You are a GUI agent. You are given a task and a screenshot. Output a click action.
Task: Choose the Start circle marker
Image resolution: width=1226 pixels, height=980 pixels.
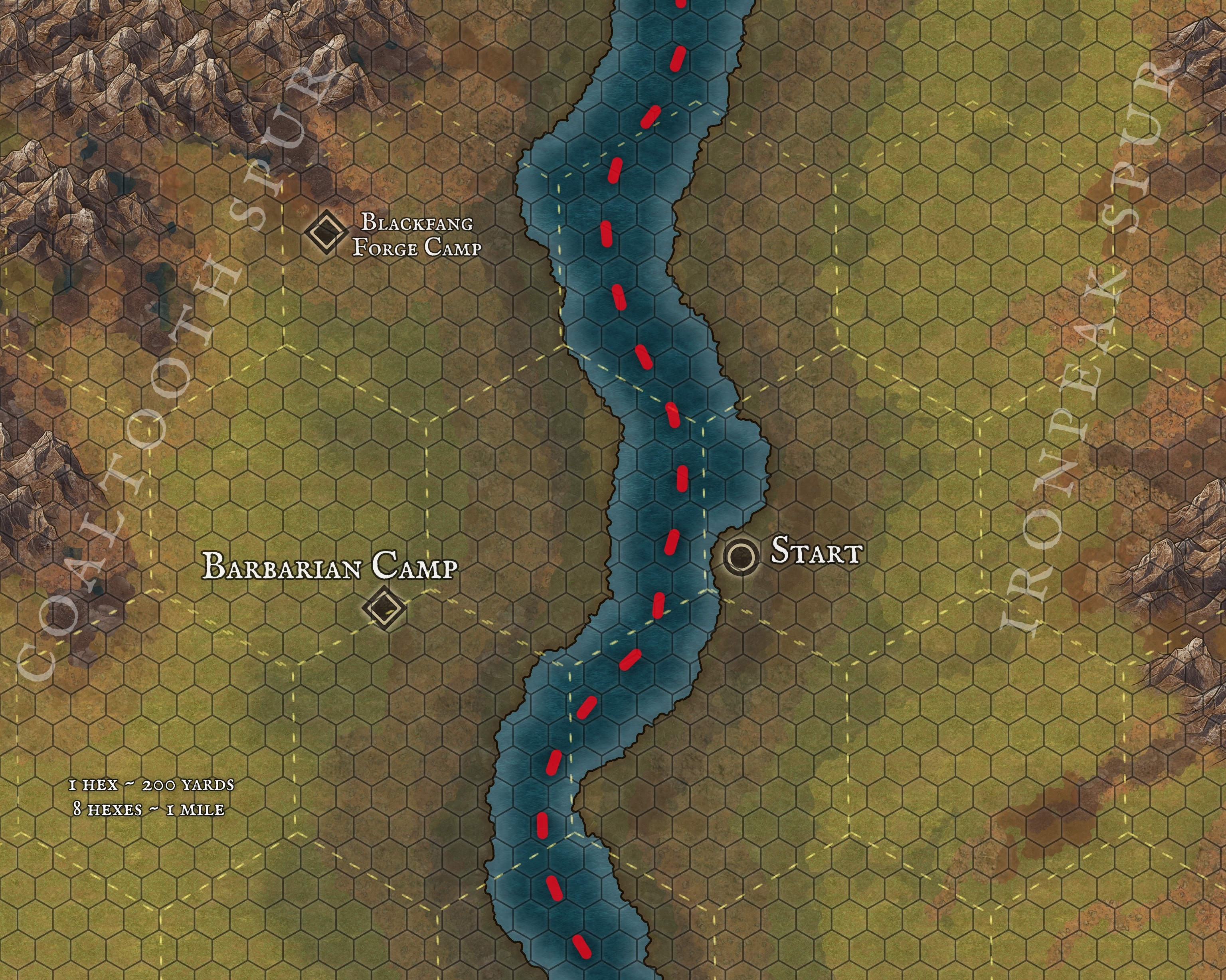click(x=742, y=555)
